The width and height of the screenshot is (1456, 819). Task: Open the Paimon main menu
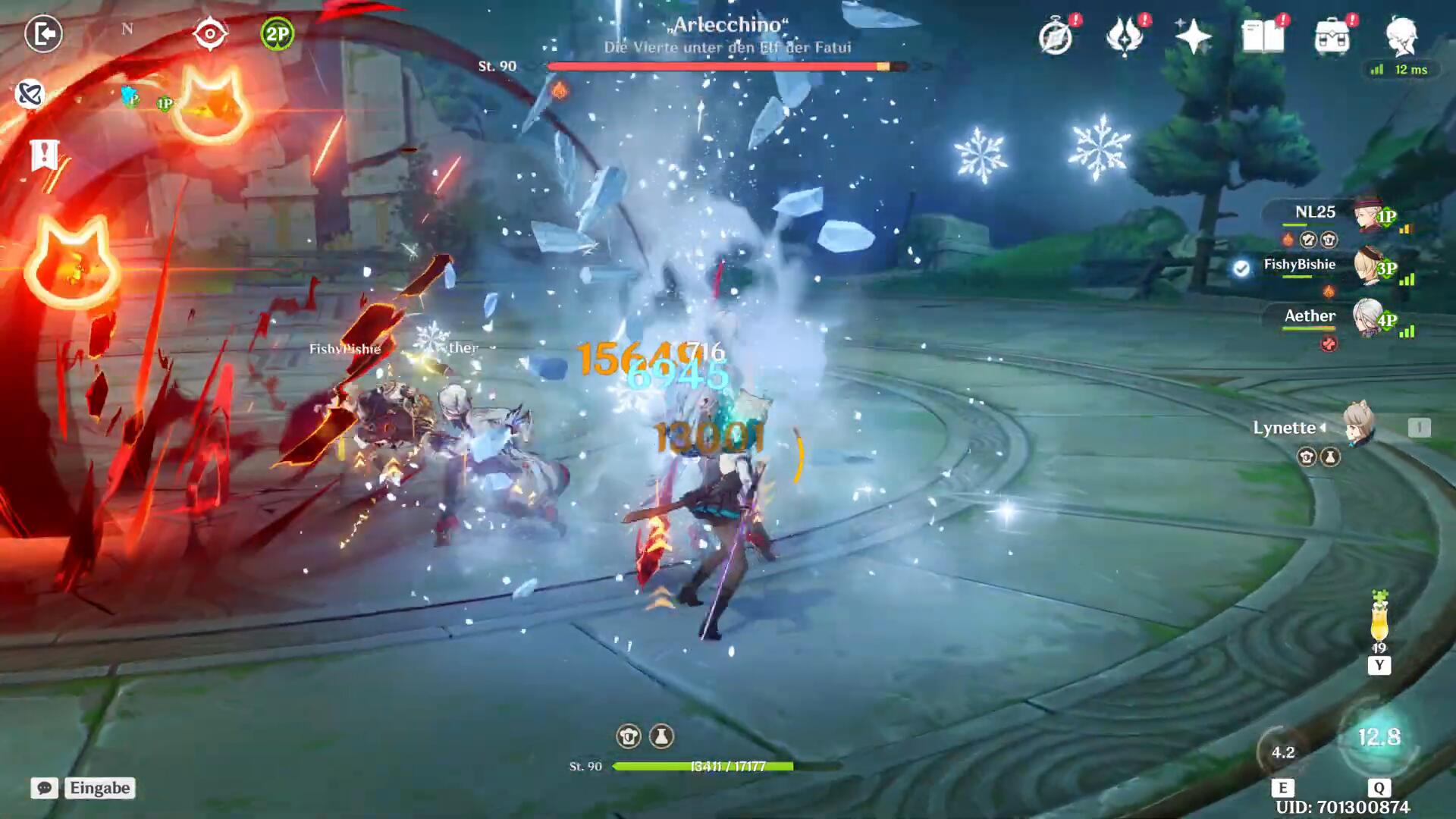pyautogui.click(x=1402, y=35)
